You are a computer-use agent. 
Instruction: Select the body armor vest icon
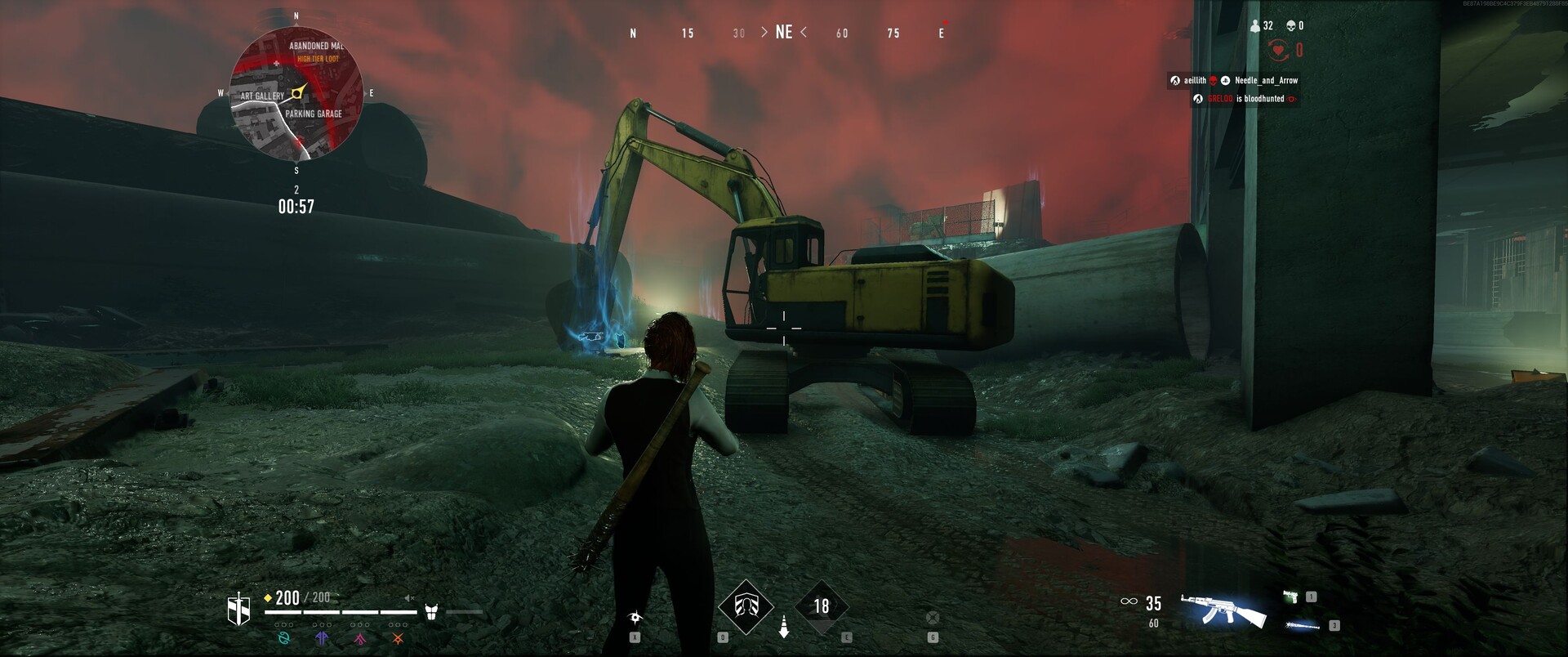pos(431,611)
